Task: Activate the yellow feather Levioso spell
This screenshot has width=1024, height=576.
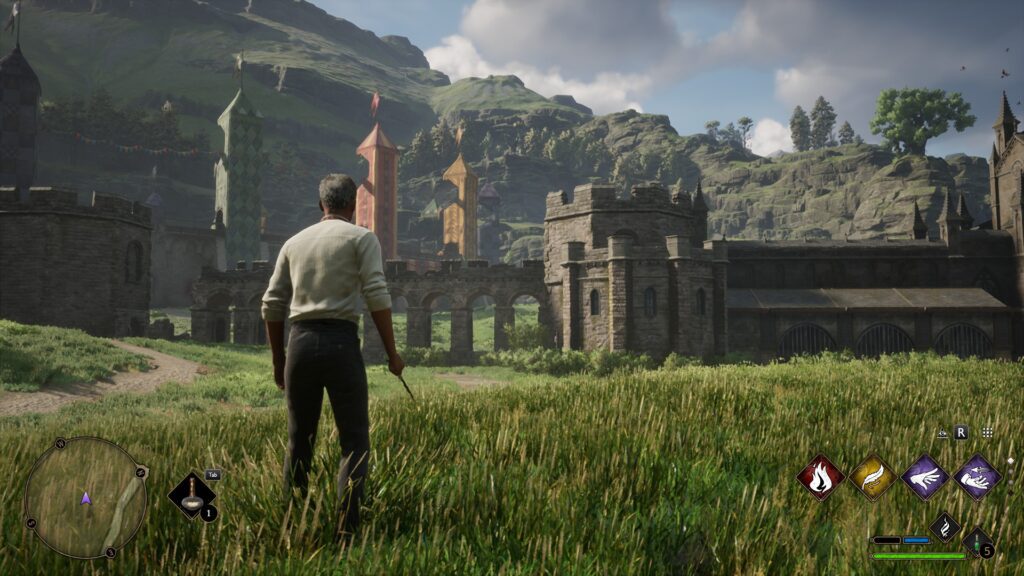Action: click(872, 477)
